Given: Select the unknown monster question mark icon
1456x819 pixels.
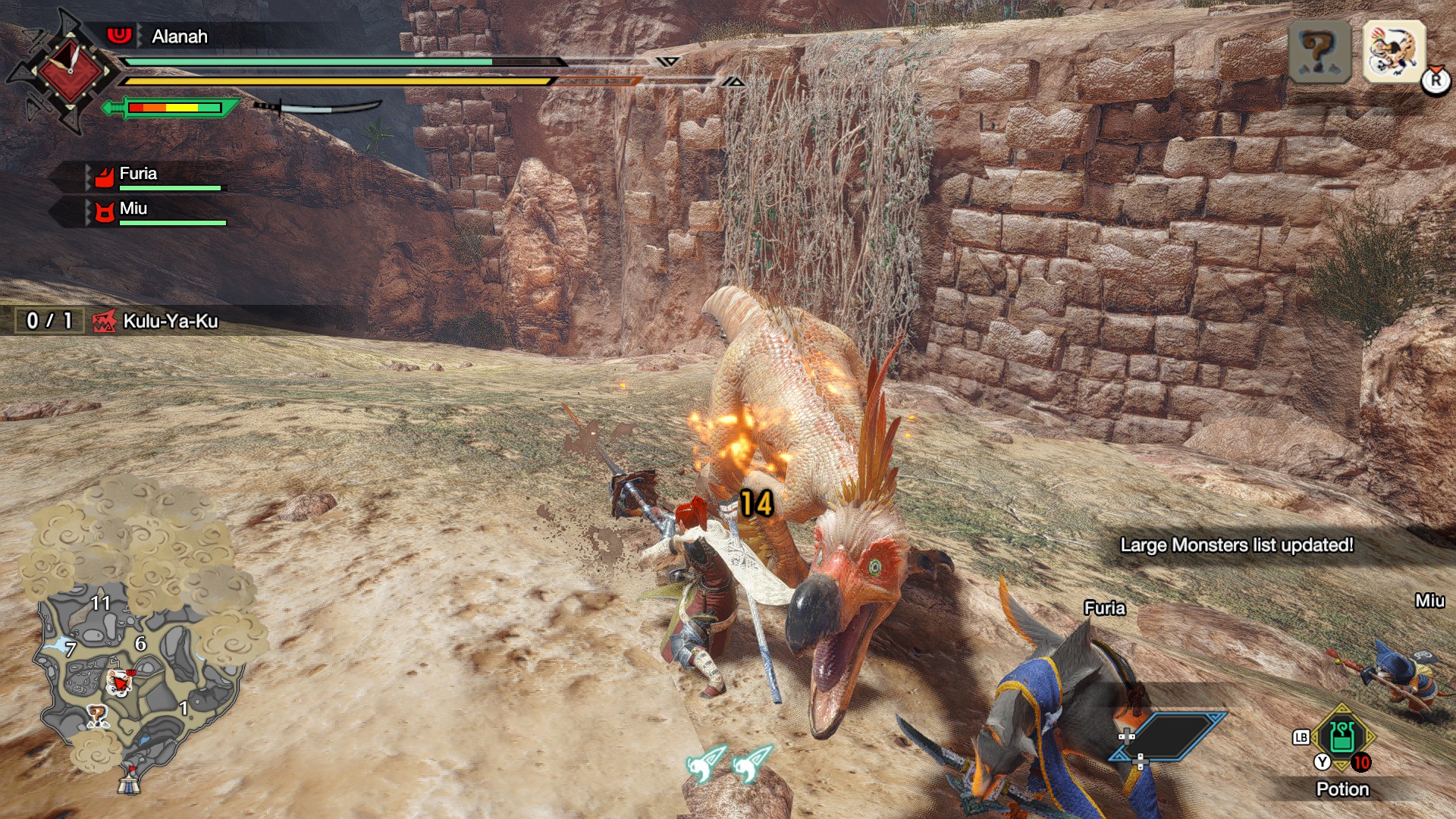Looking at the screenshot, I should pyautogui.click(x=1319, y=52).
